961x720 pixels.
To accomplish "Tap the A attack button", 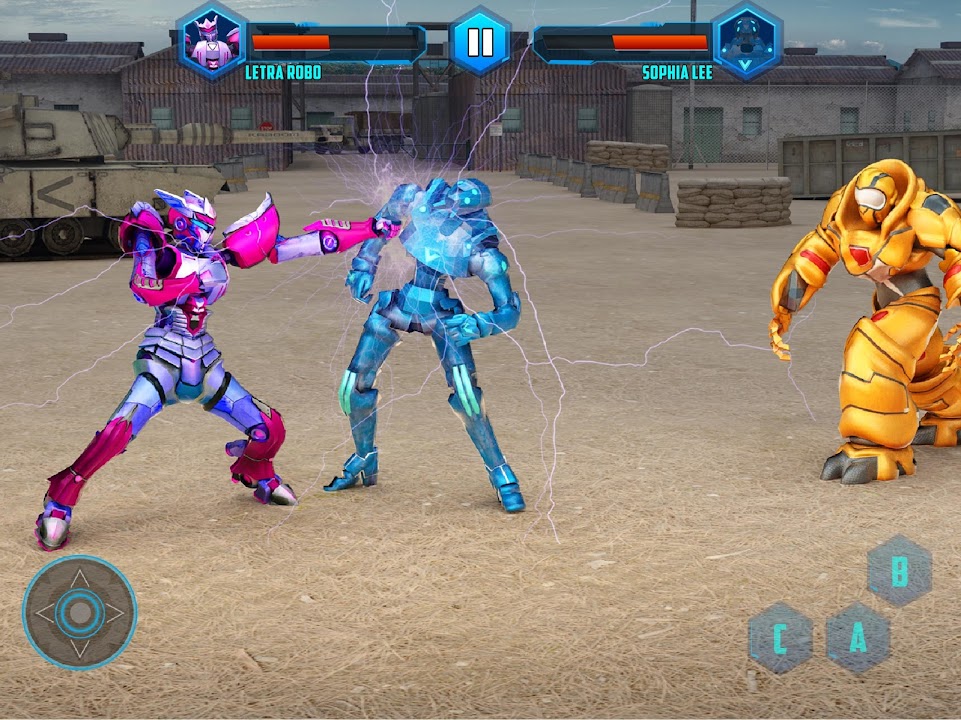I will tap(858, 638).
